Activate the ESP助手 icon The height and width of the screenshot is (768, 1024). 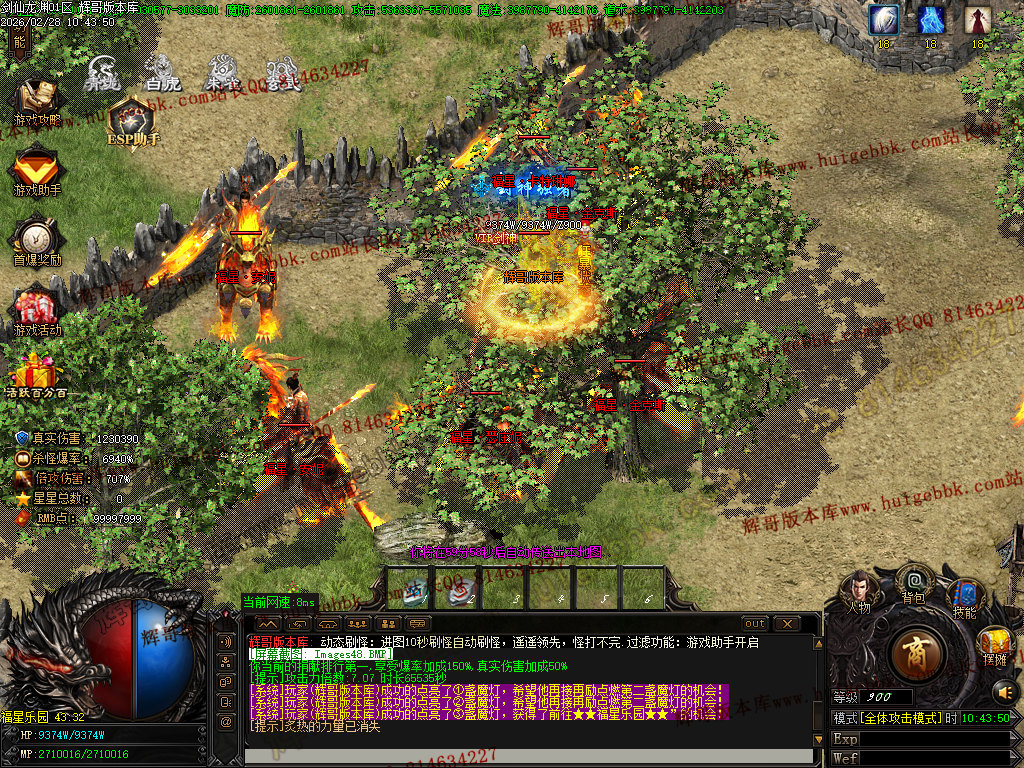[x=131, y=120]
